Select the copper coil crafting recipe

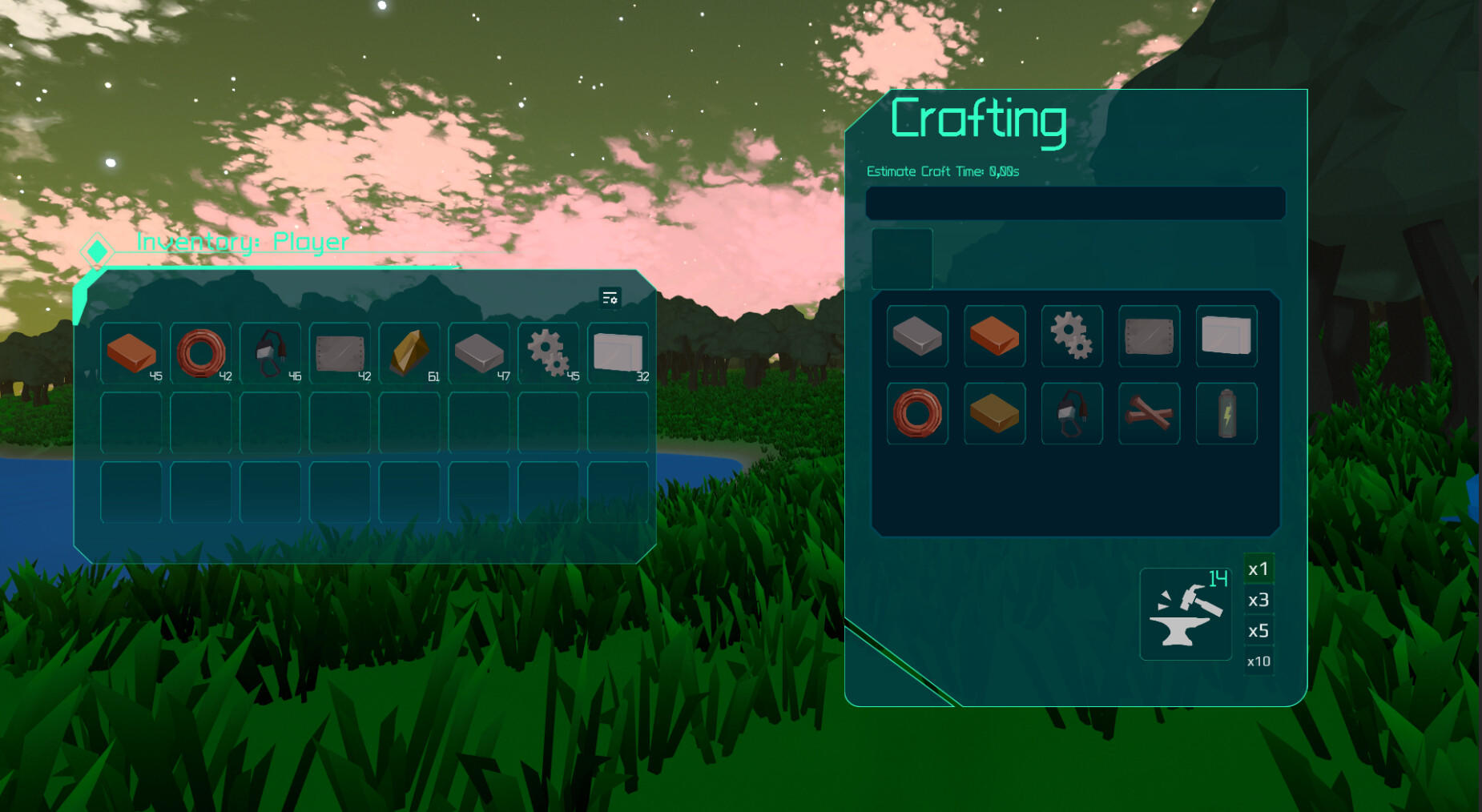click(x=917, y=413)
